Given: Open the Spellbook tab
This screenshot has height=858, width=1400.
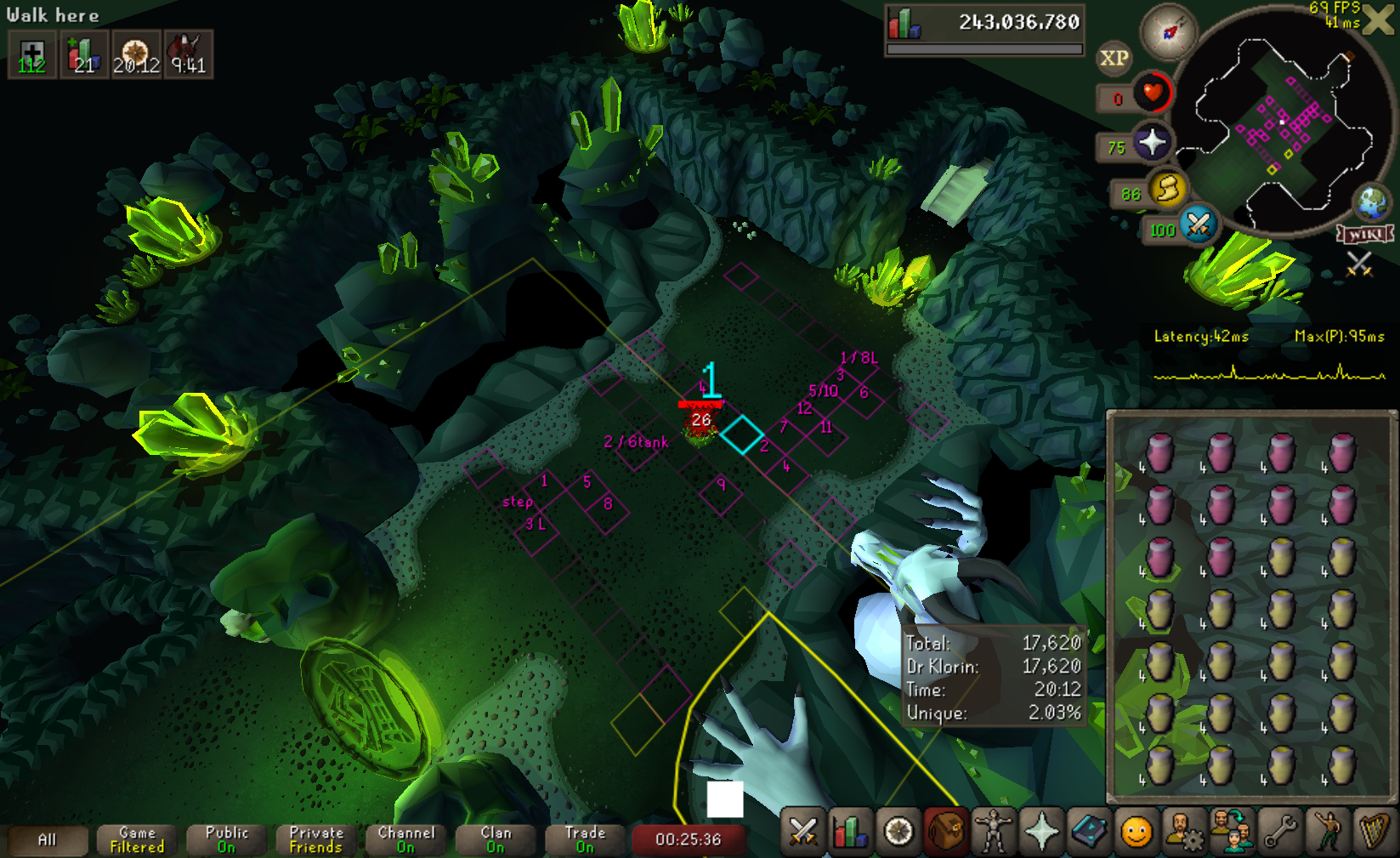Looking at the screenshot, I should [1088, 832].
